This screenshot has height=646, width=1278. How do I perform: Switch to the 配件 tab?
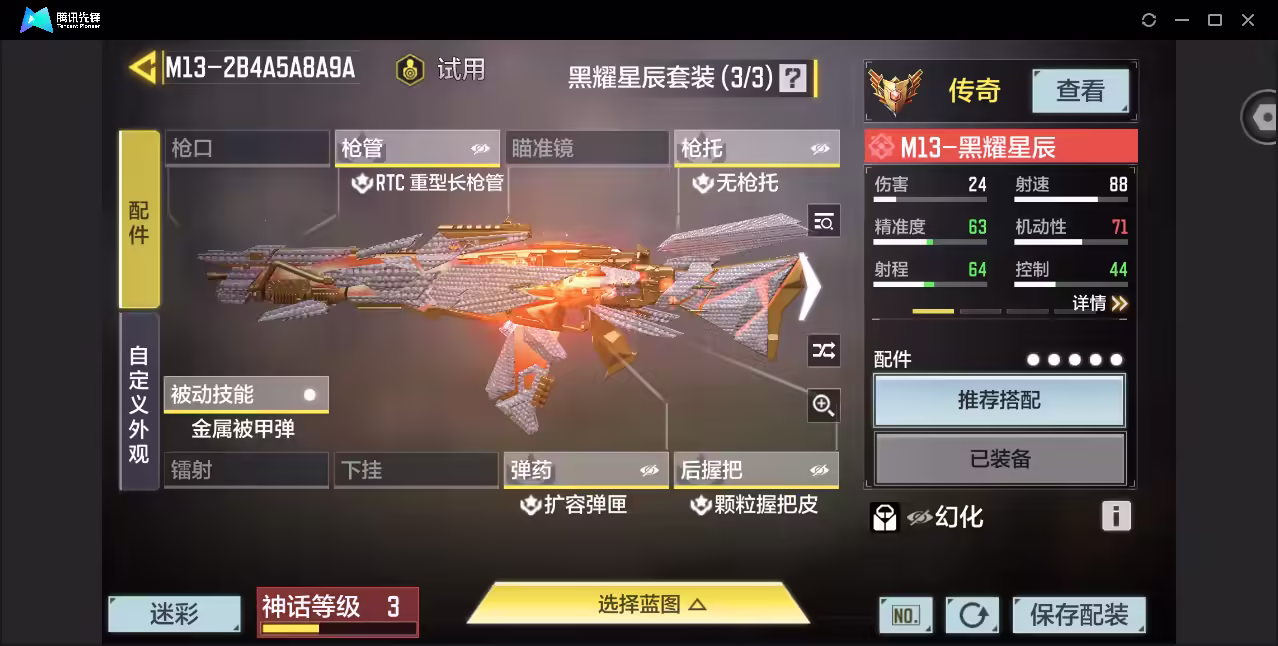(x=139, y=220)
